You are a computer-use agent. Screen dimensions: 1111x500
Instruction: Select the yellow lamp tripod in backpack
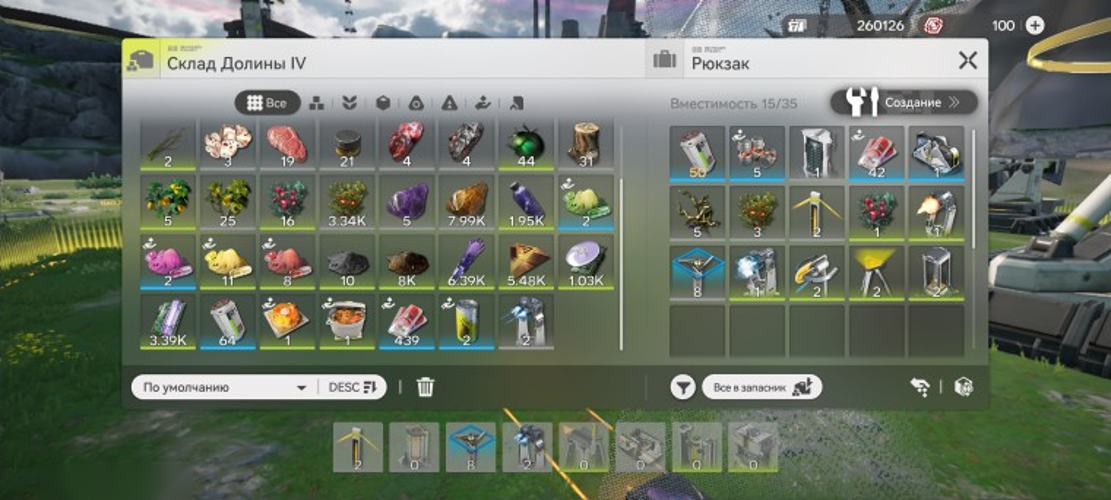(x=877, y=271)
